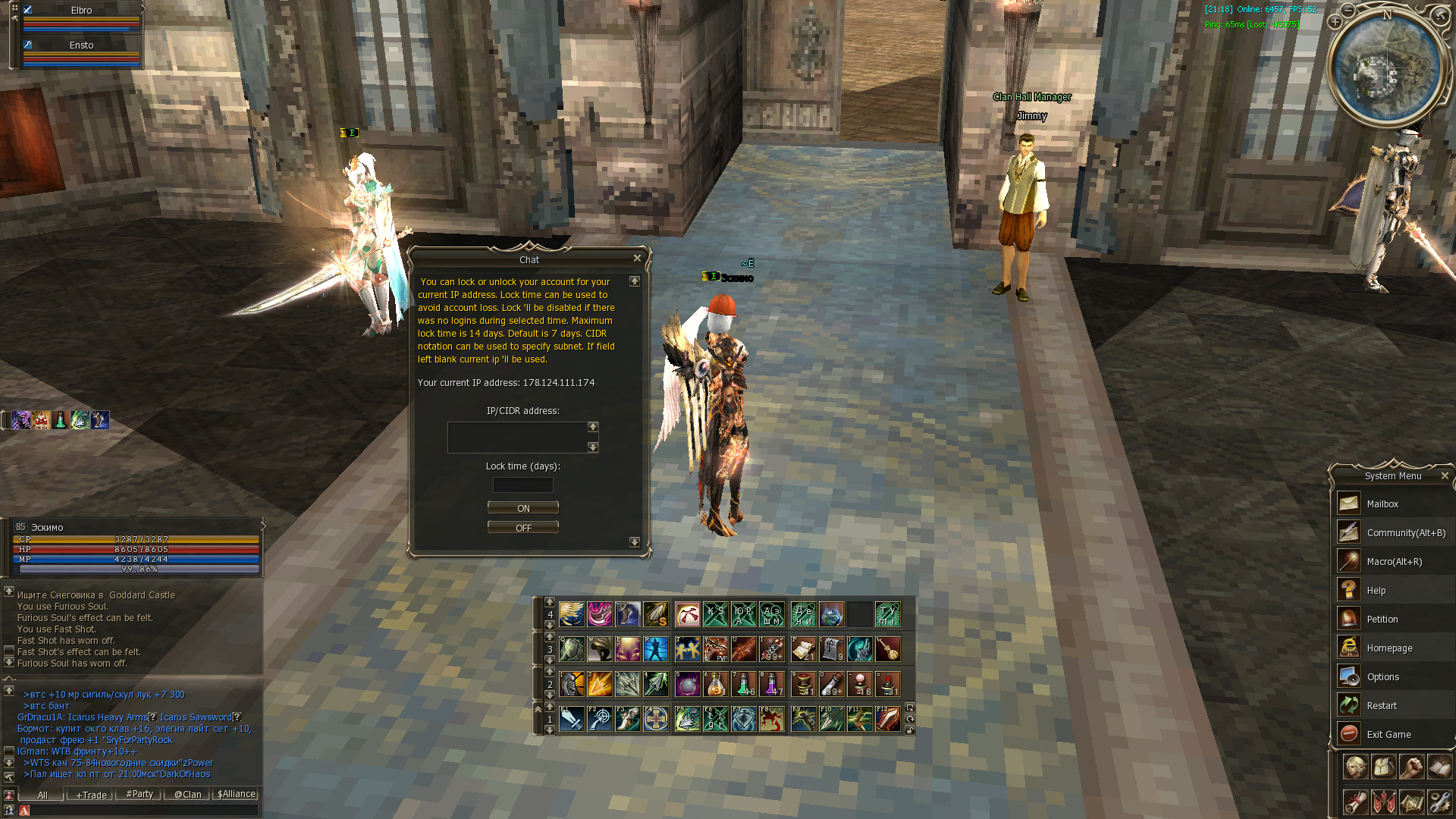This screenshot has width=1456, height=819.
Task: Choose Exit Game
Action: [1388, 735]
